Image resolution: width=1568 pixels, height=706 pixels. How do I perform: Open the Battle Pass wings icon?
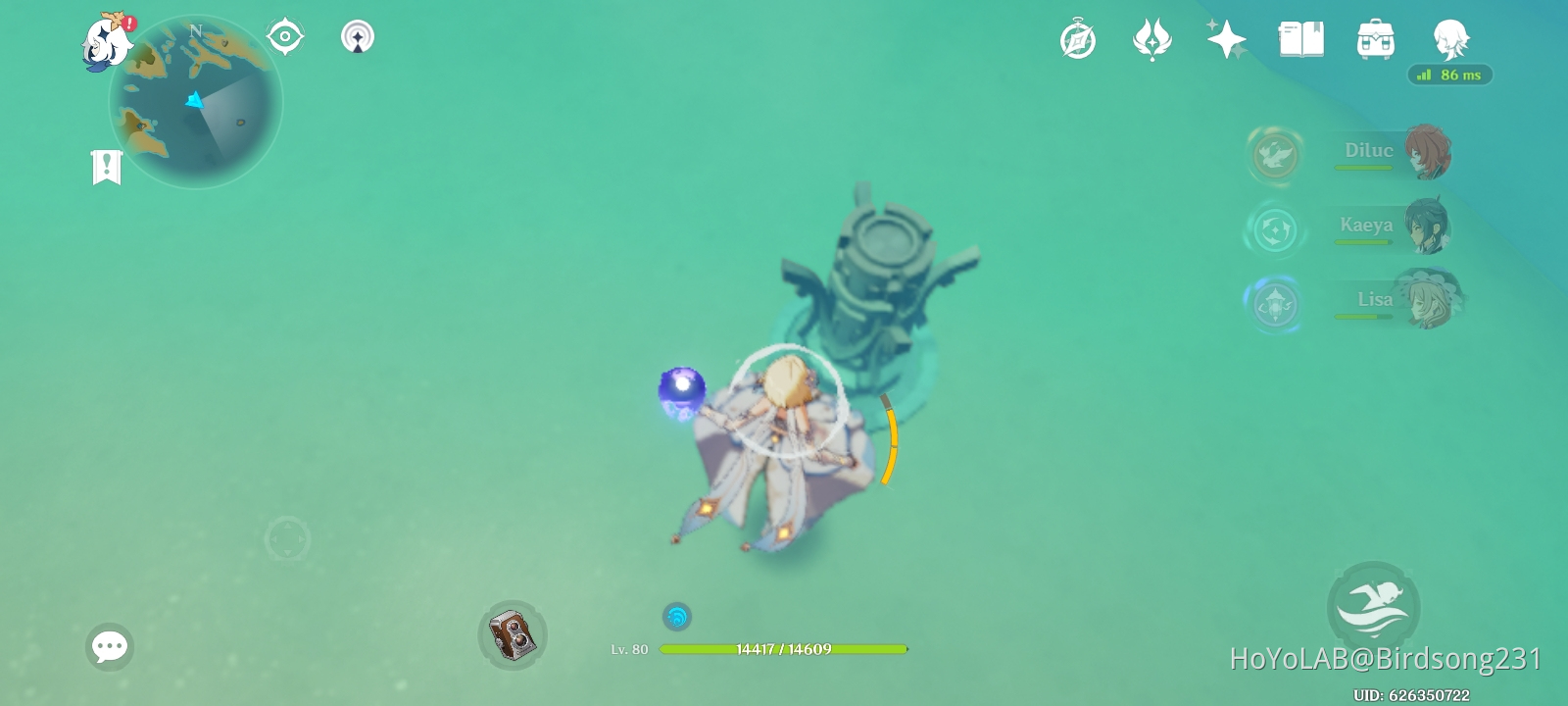(1152, 37)
